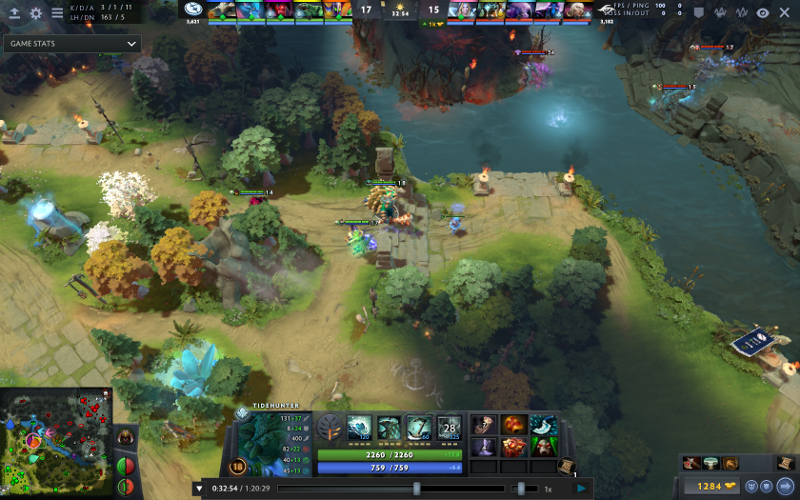Toggle the eye spectator view icon
This screenshot has width=800, height=500.
[x=763, y=13]
